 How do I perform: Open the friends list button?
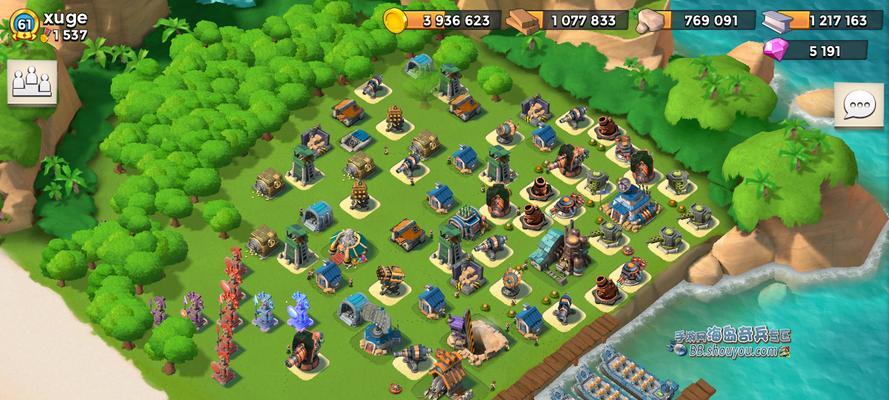(32, 82)
